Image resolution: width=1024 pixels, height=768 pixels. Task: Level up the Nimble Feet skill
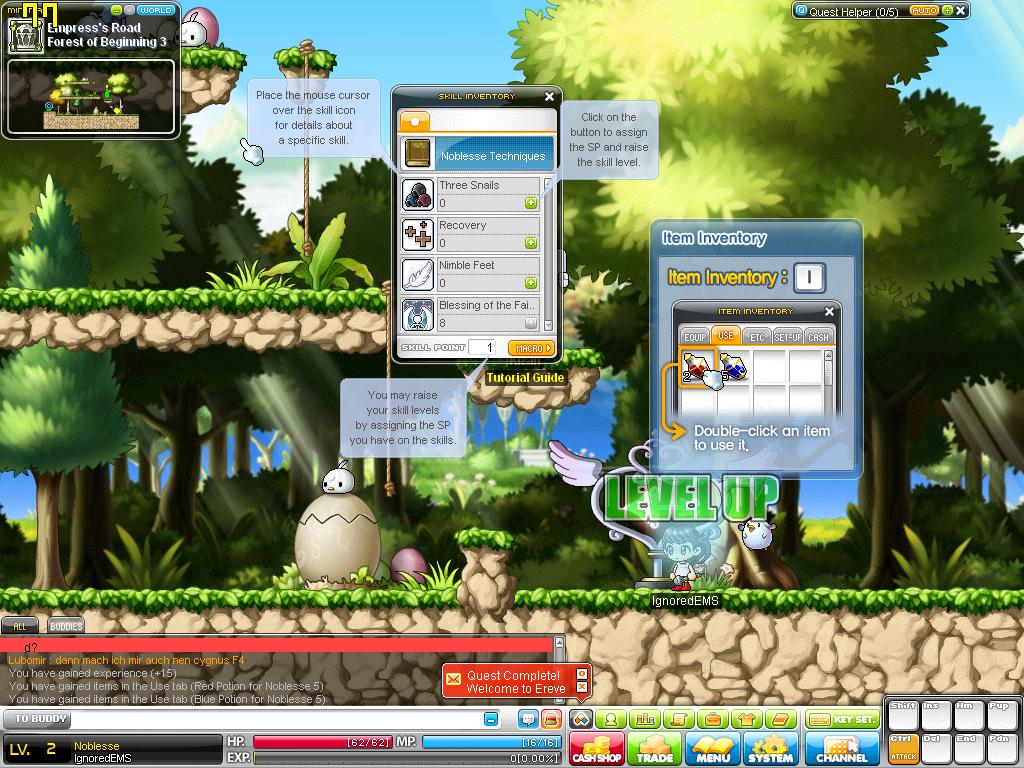[x=531, y=283]
